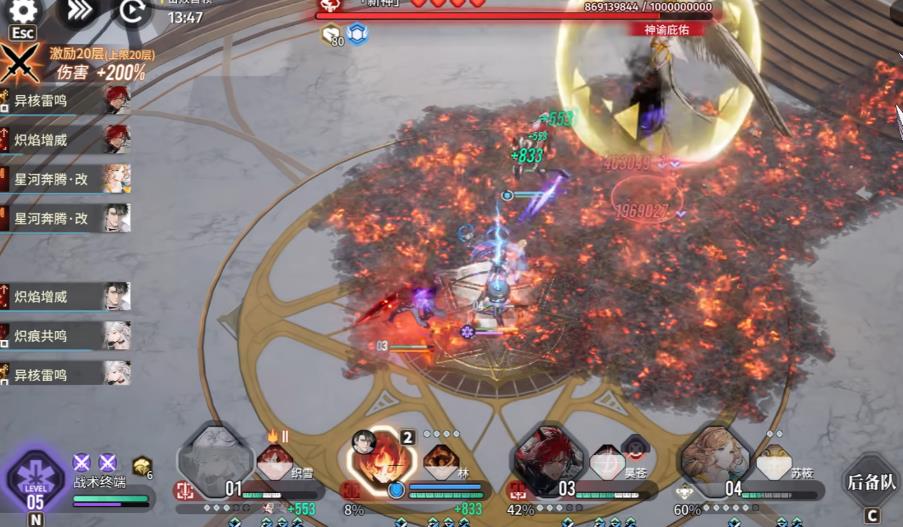
Task: Select red-haired character 03 昊苍 portrait
Action: click(548, 462)
